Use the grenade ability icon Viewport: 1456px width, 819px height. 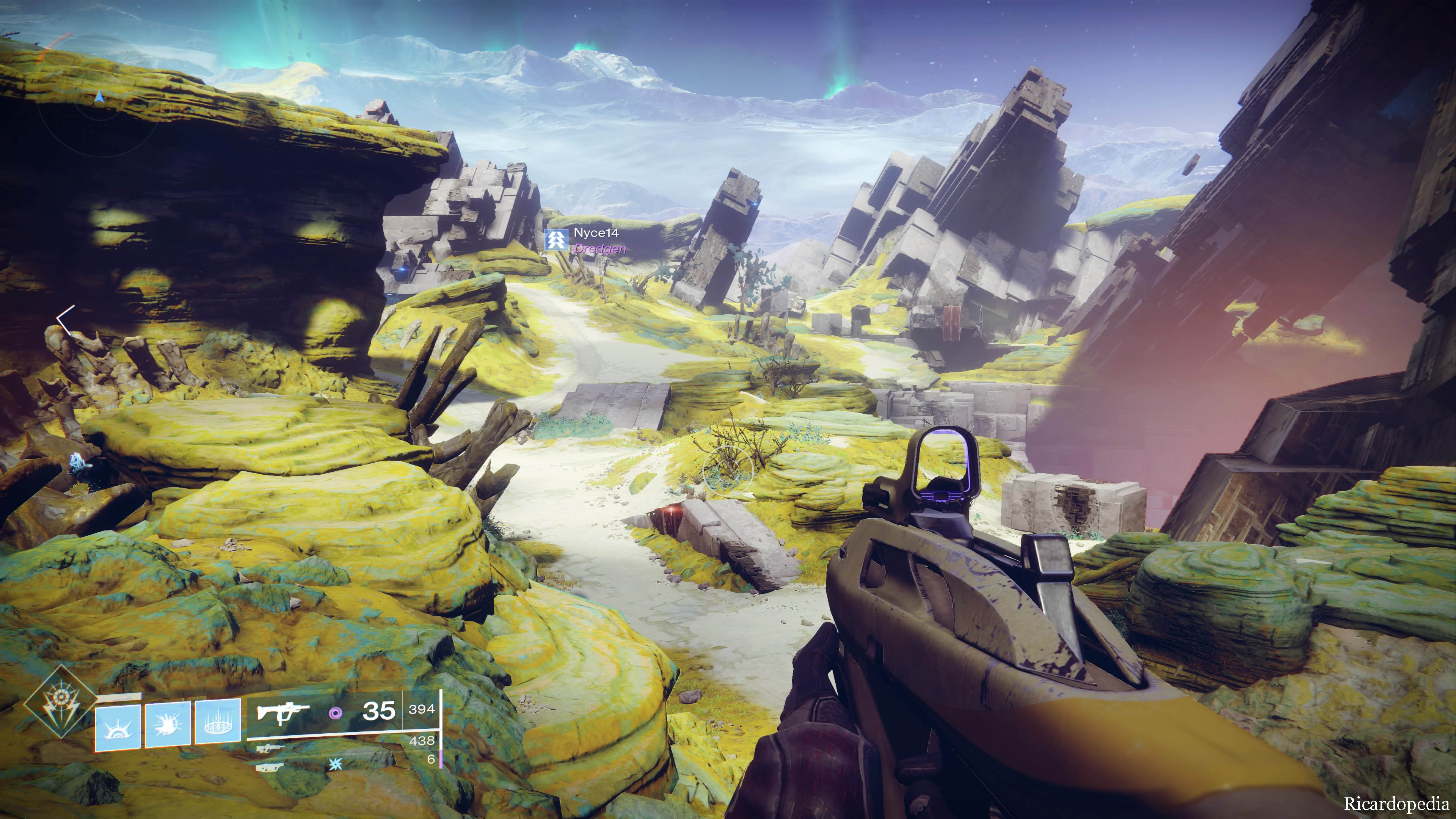click(118, 728)
